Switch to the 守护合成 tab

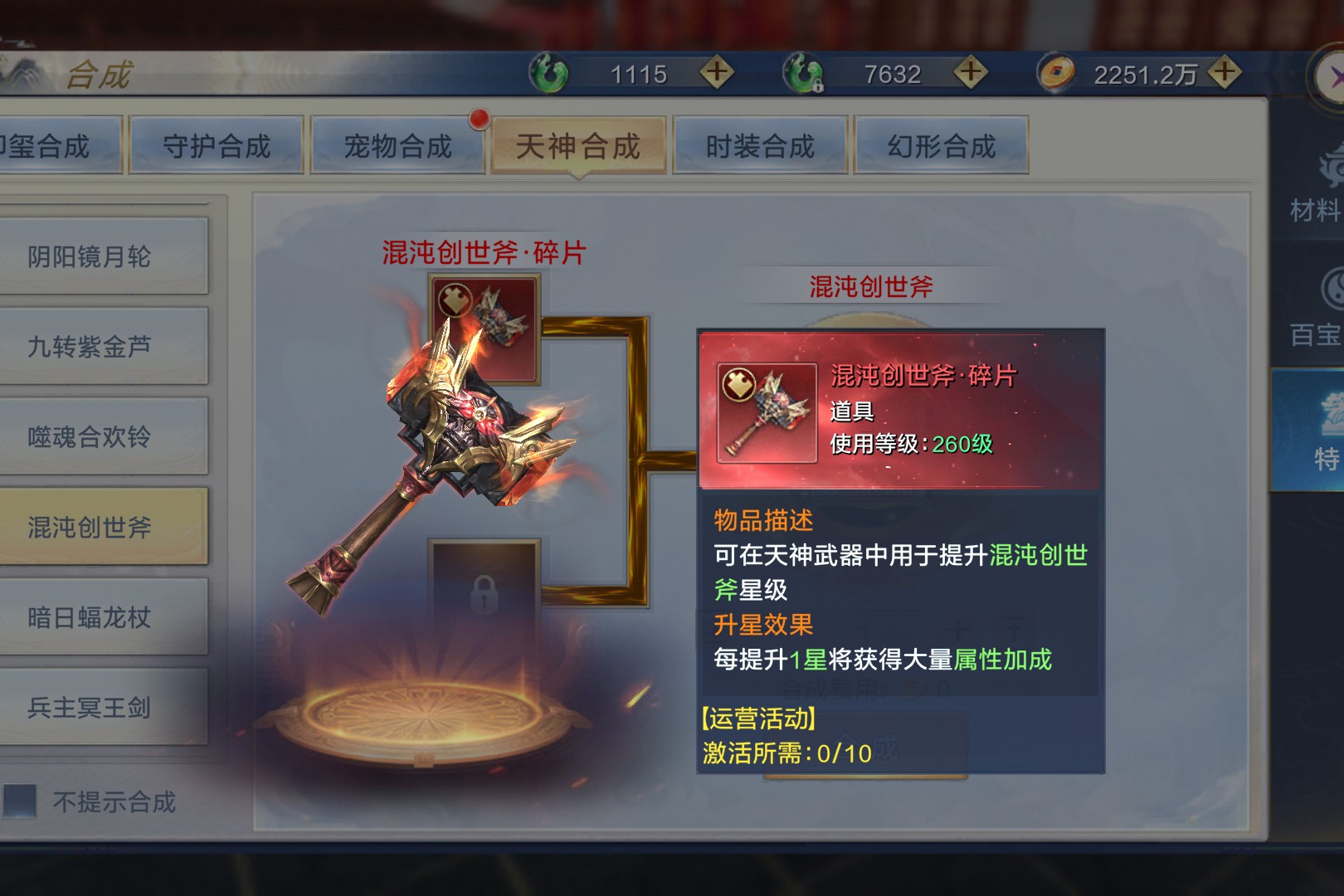pyautogui.click(x=216, y=146)
